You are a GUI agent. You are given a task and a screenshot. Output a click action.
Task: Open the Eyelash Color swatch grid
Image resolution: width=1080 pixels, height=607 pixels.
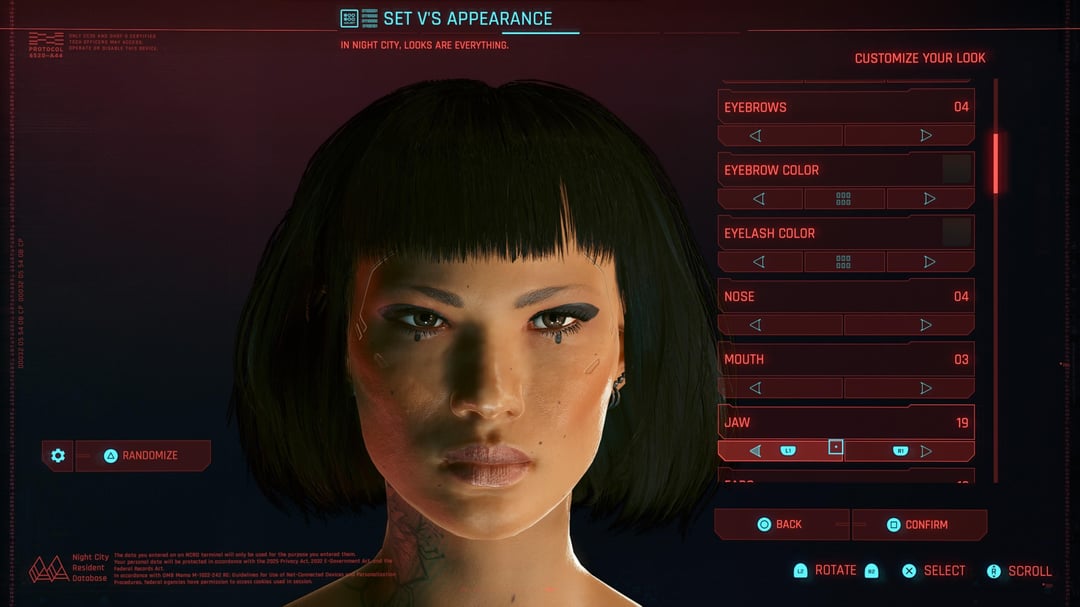844,261
